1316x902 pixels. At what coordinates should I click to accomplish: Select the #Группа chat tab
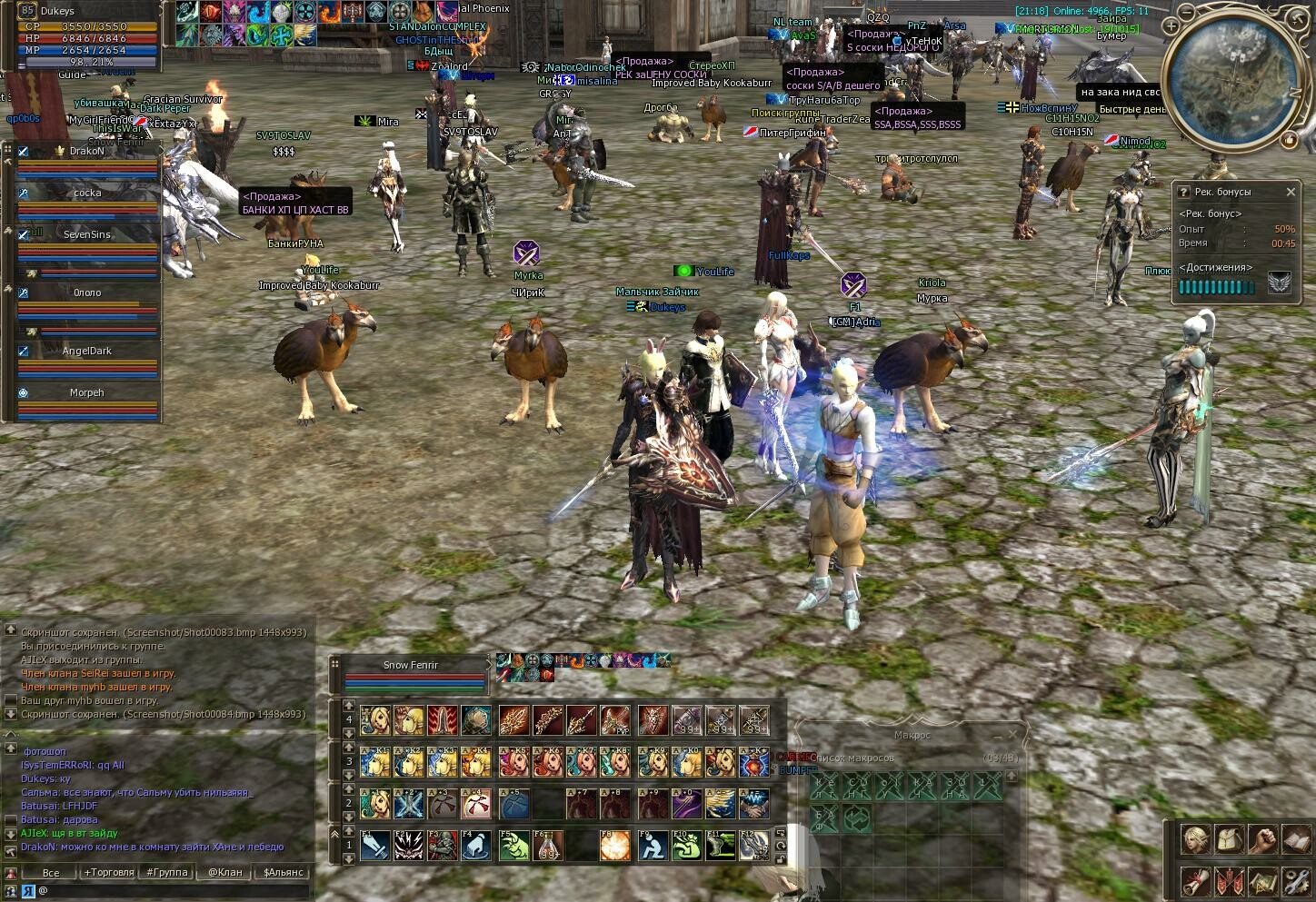(x=166, y=872)
